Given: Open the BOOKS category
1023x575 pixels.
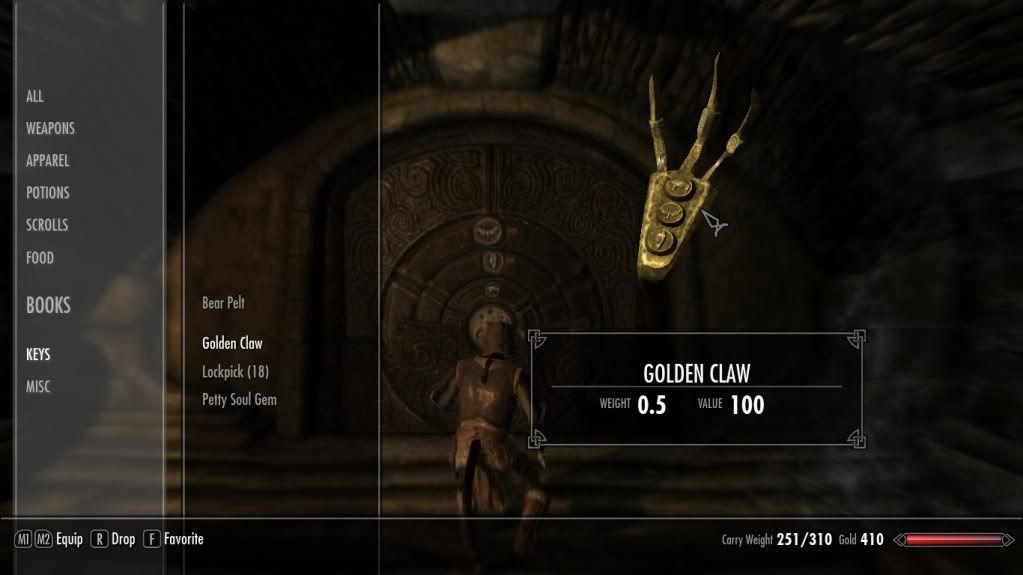Looking at the screenshot, I should tap(48, 306).
